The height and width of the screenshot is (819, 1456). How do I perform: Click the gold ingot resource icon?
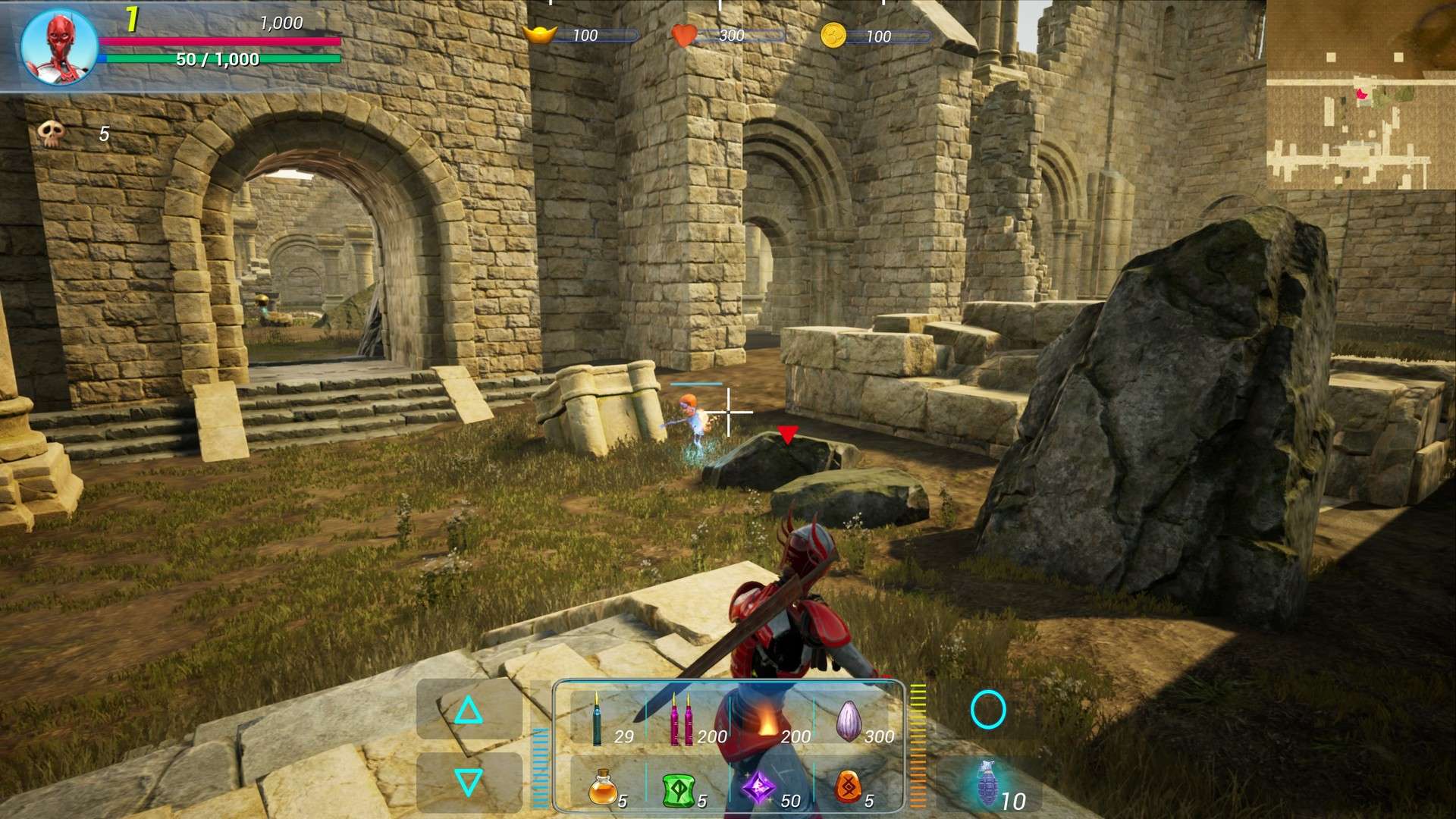(540, 35)
